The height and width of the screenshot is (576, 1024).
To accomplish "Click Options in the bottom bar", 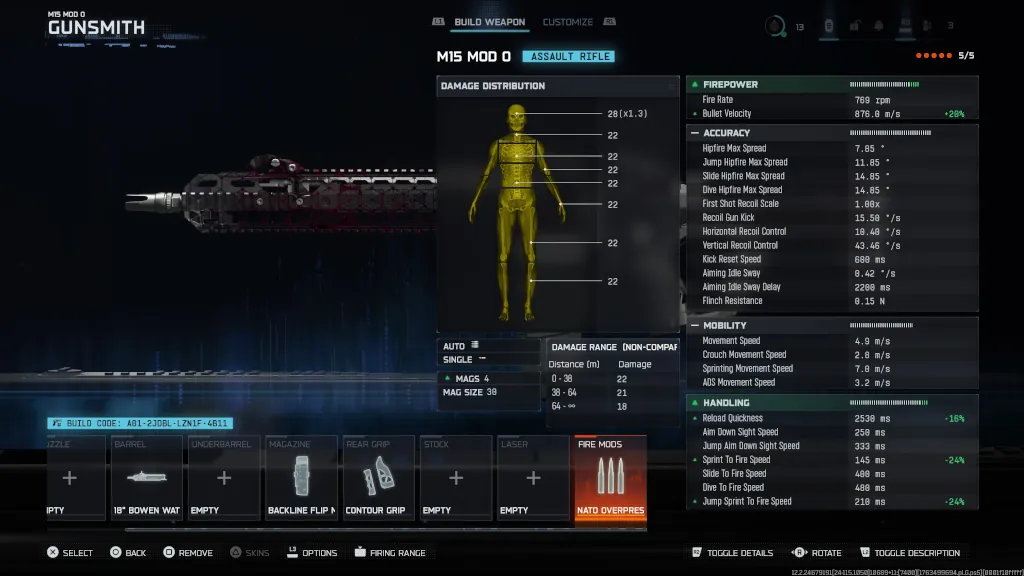I will point(312,553).
